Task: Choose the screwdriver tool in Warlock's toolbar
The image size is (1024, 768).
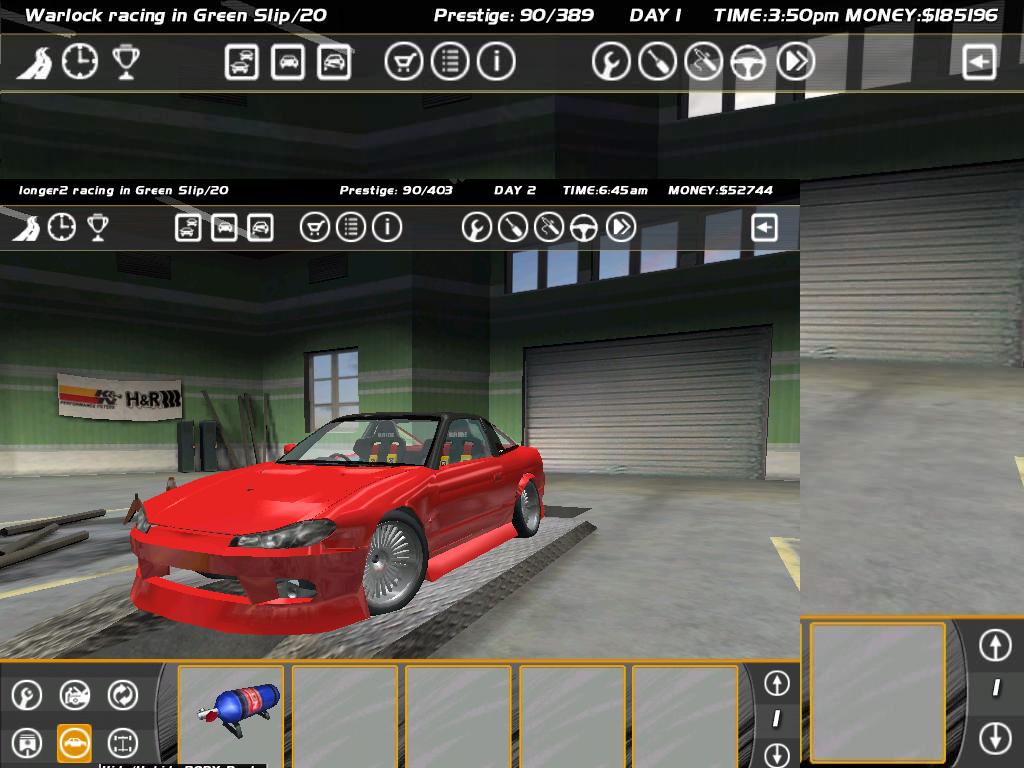Action: click(x=657, y=62)
